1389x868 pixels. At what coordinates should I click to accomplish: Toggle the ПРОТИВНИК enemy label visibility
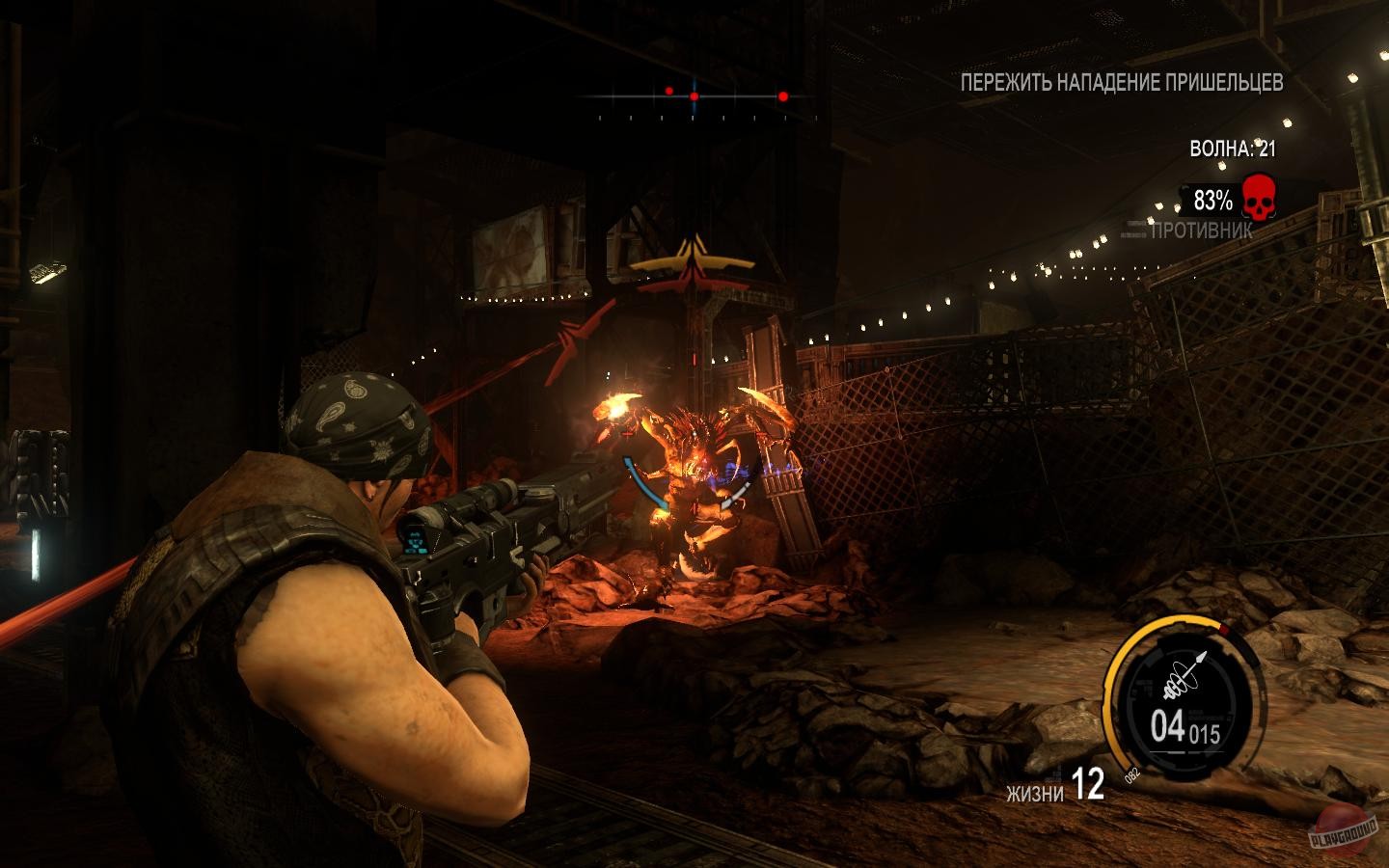click(x=1199, y=231)
